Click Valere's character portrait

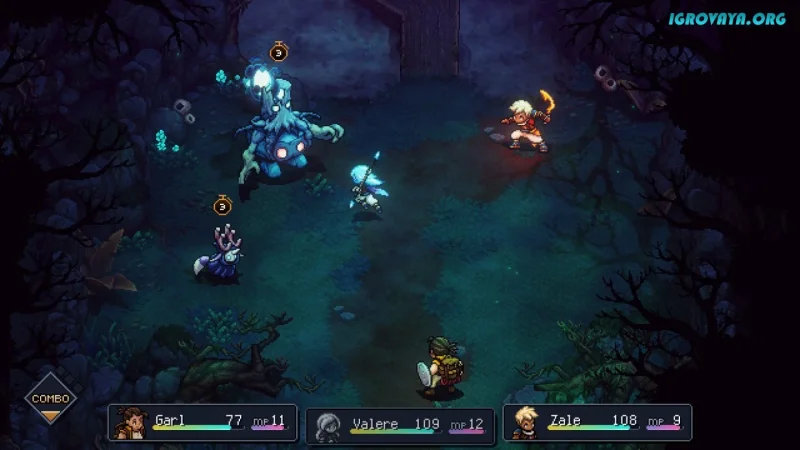(329, 425)
